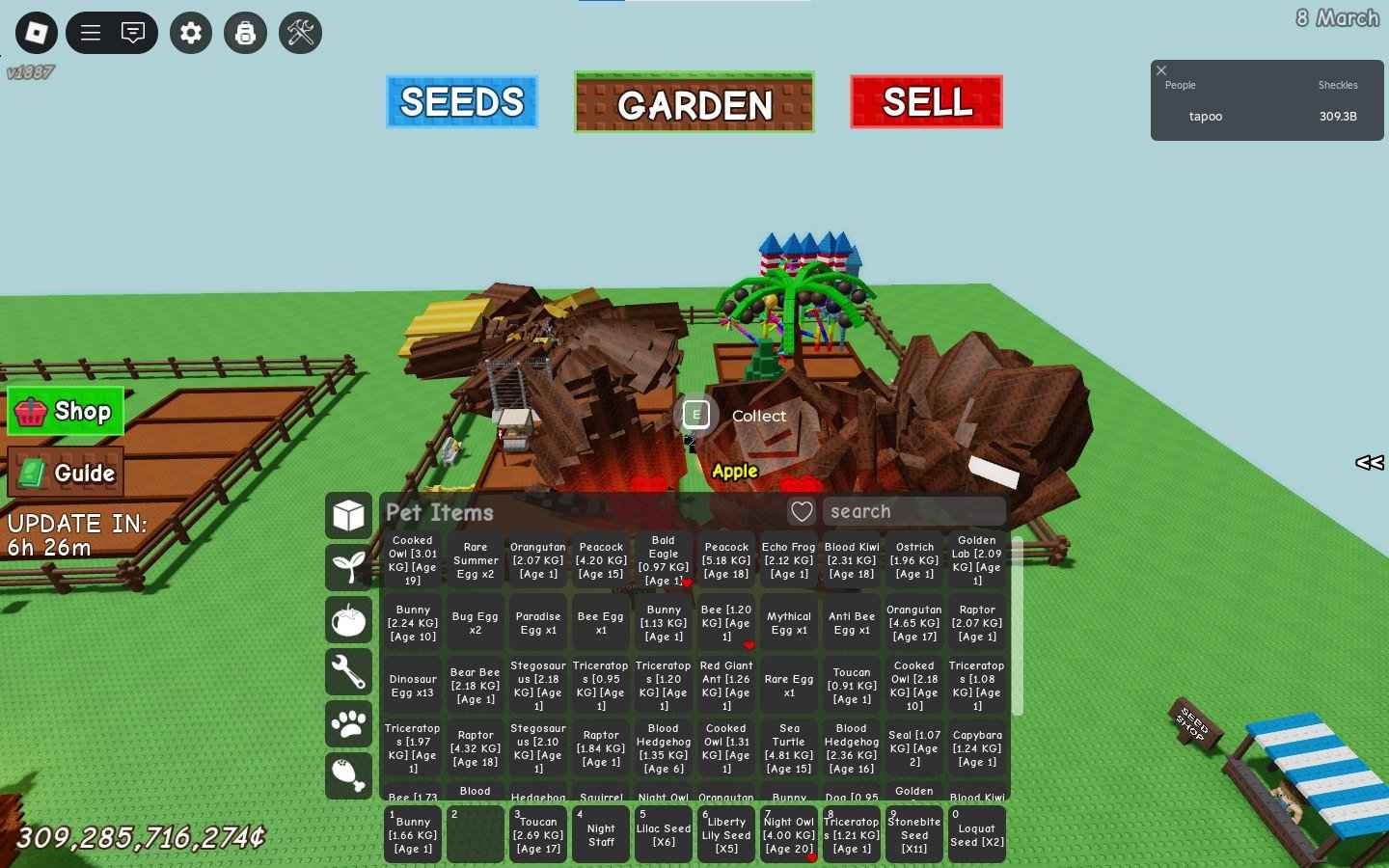Open the Pet Items cube category icon
This screenshot has height=868, width=1389.
coord(348,515)
